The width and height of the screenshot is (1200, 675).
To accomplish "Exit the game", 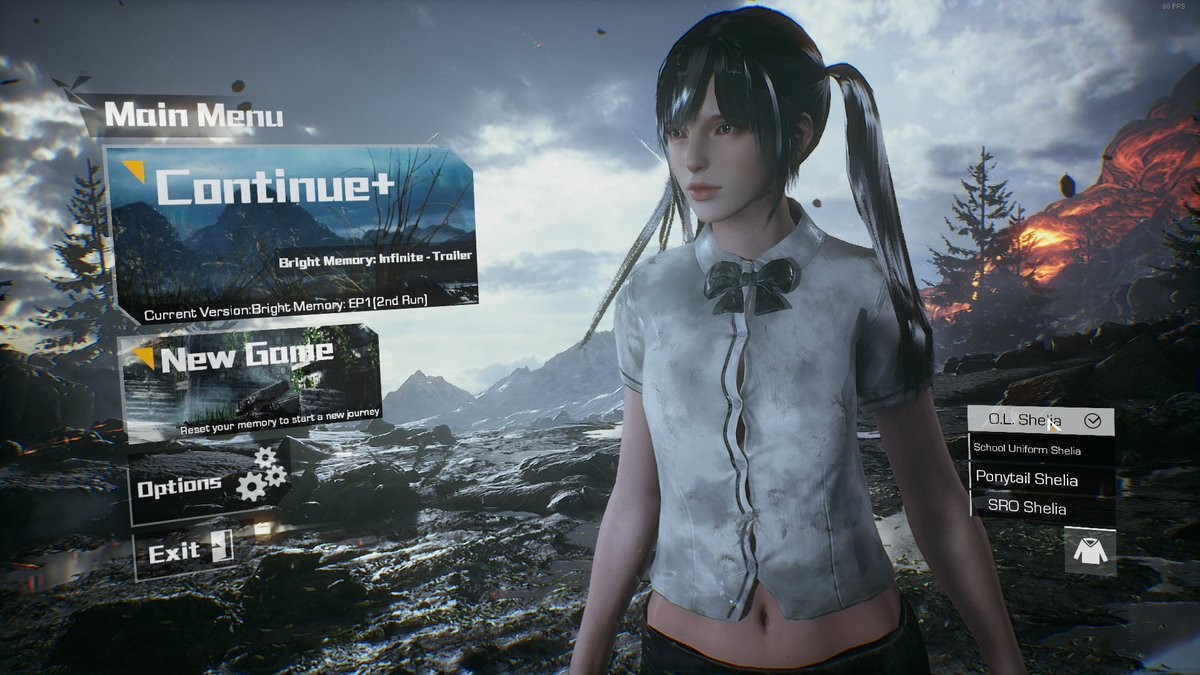I will click(185, 553).
